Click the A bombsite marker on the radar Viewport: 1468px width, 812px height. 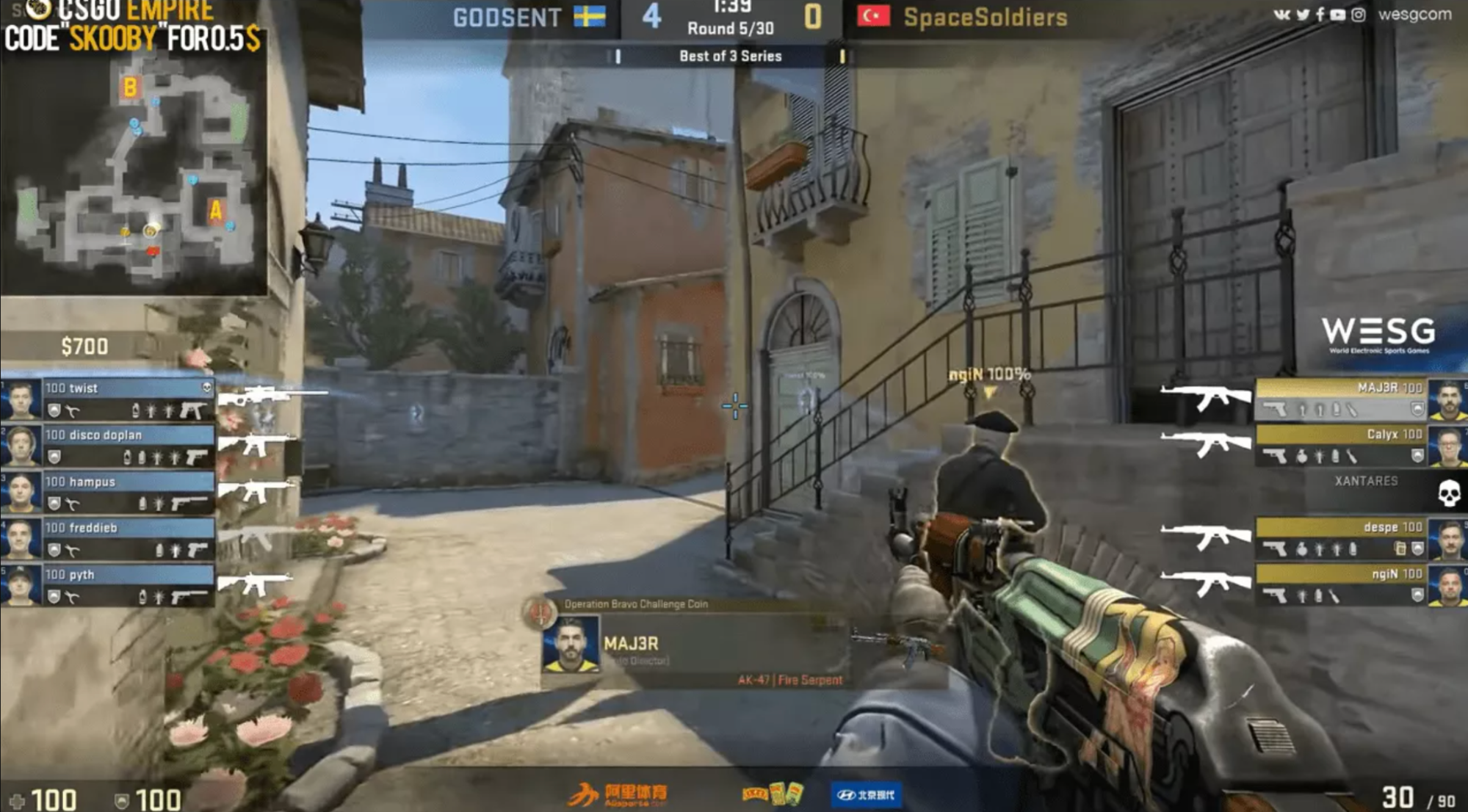pyautogui.click(x=215, y=211)
